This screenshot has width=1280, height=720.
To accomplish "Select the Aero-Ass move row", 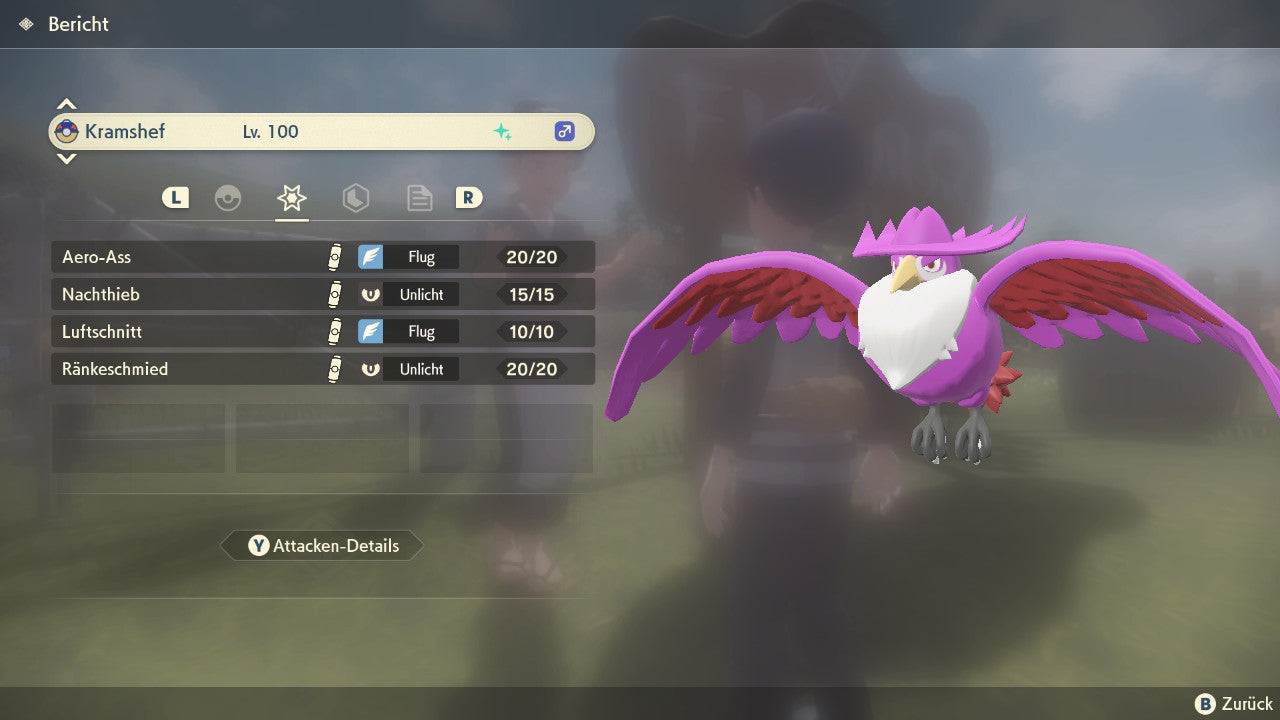I will (322, 257).
